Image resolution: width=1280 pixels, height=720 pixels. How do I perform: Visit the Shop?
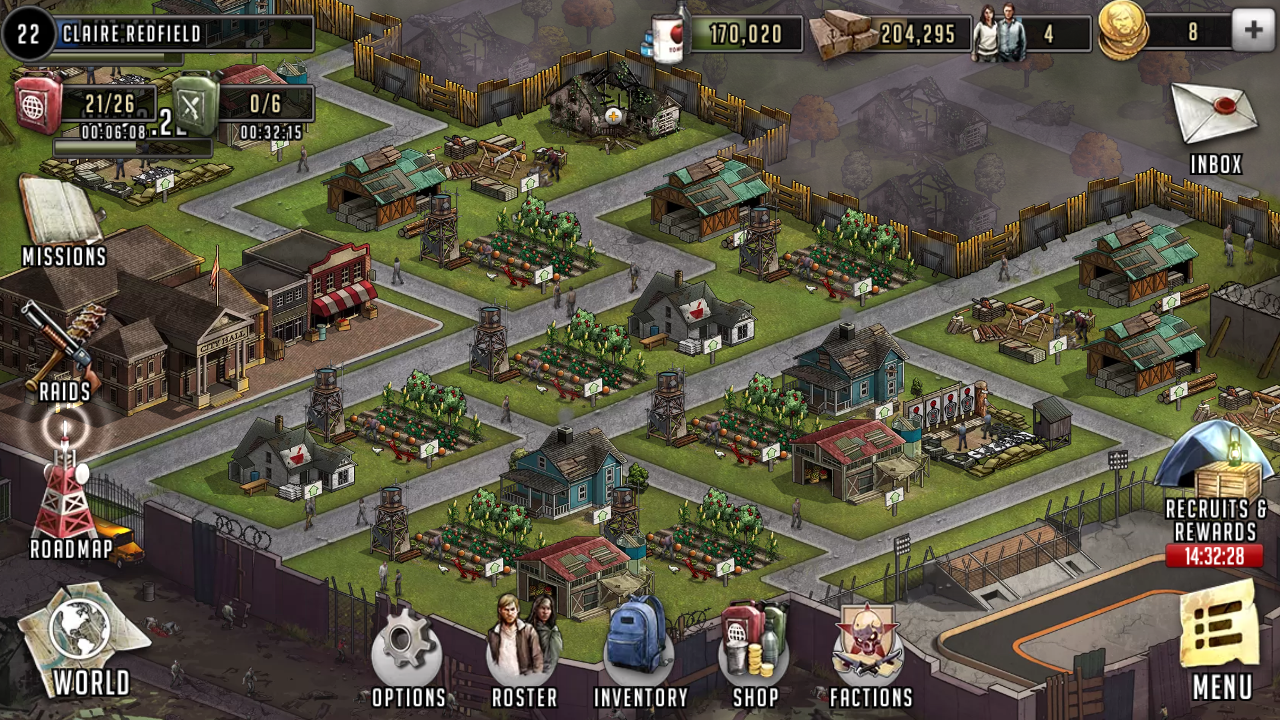tap(755, 645)
